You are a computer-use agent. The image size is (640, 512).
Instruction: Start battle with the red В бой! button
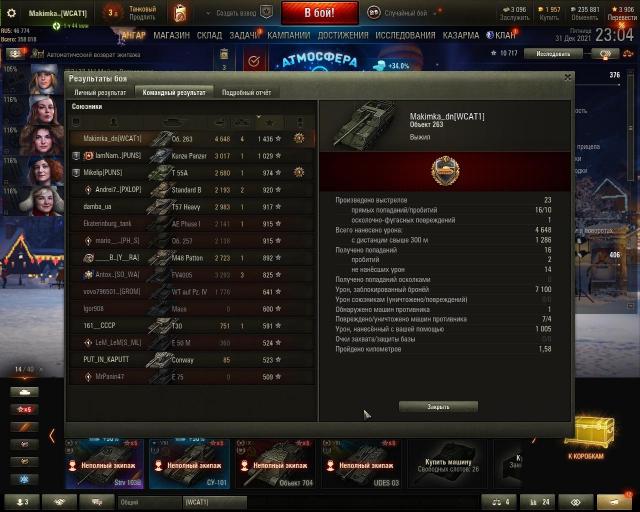click(318, 12)
